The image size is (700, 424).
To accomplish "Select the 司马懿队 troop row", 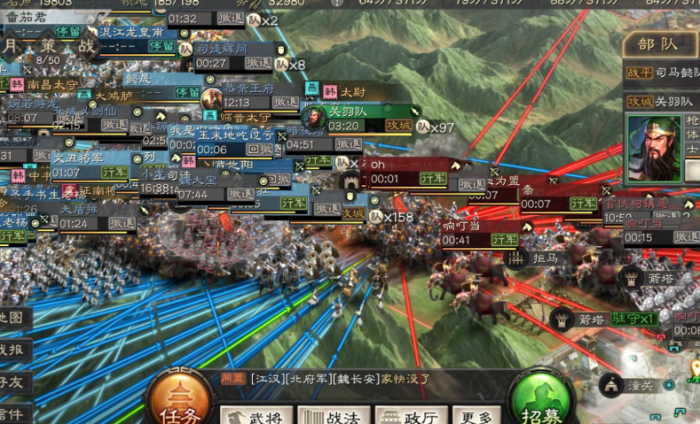I will (660, 73).
